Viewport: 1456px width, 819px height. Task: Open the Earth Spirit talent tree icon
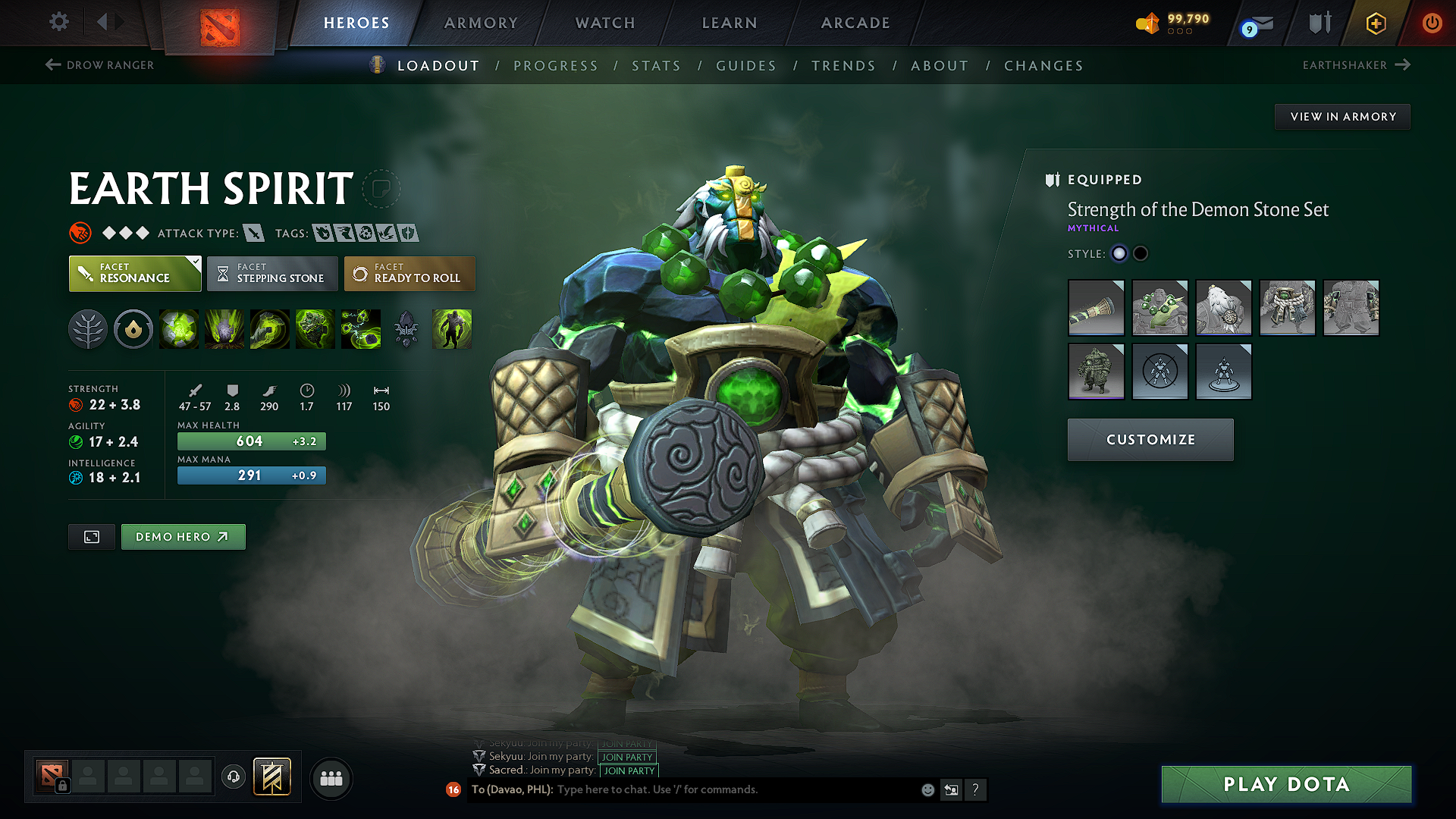click(88, 329)
